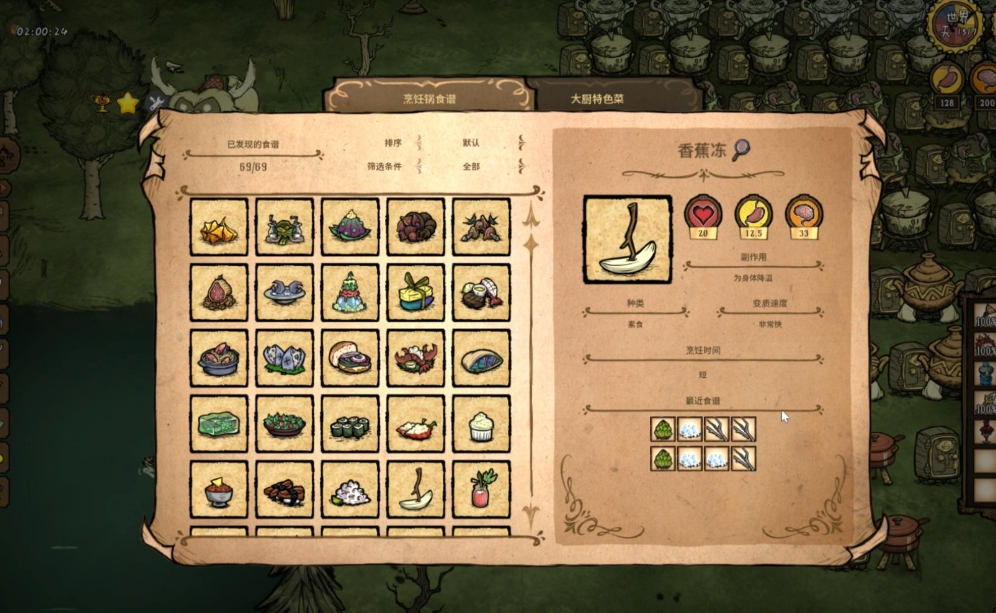Click the left arrow of the 筛选条件 filter

(419, 166)
